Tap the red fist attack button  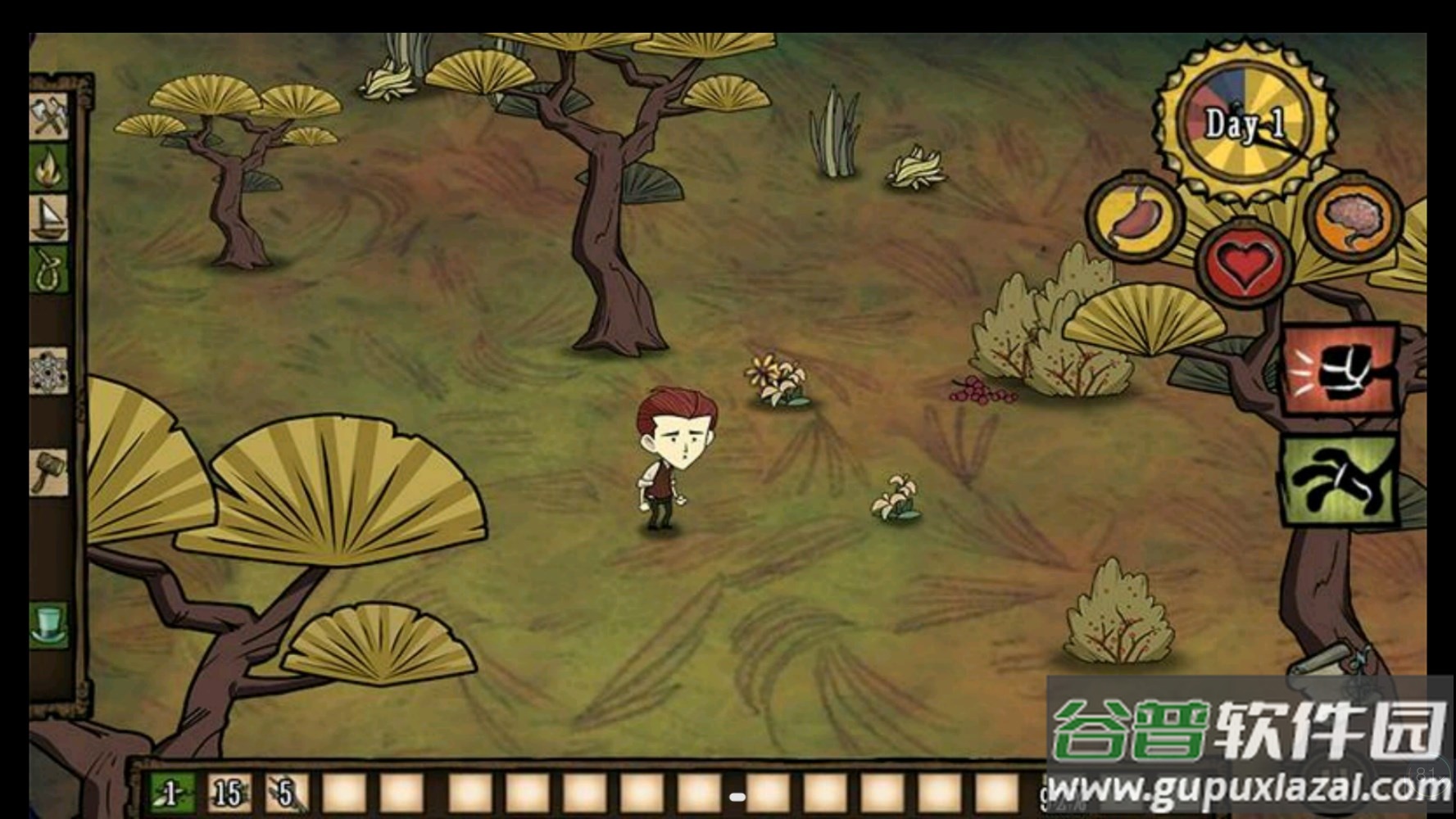point(1339,370)
